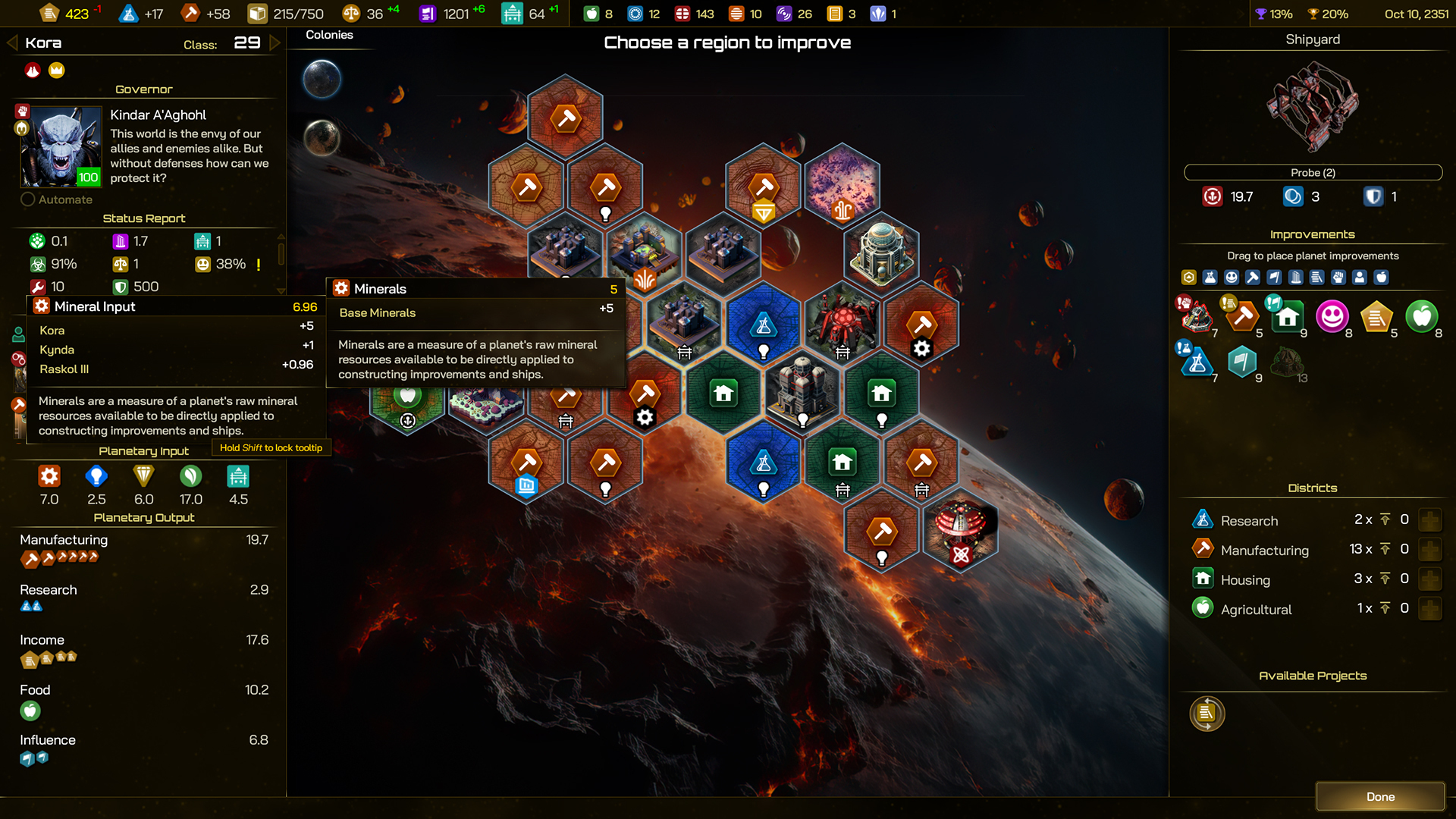Add a Manufacturing district with plus button

[1430, 550]
